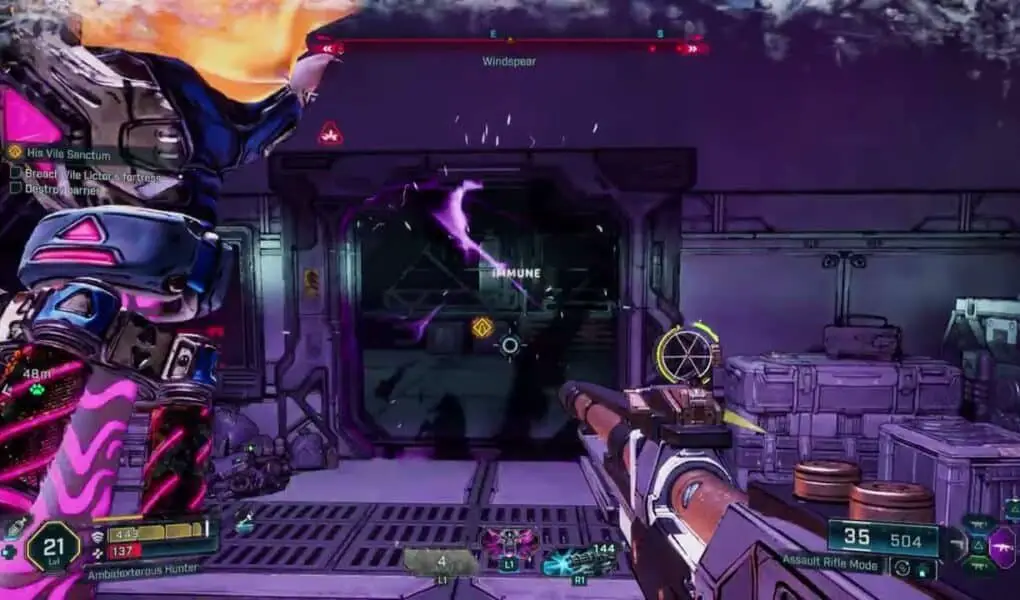This screenshot has width=1020, height=600.
Task: Click the red enemy warning triangle marker
Action: [330, 132]
